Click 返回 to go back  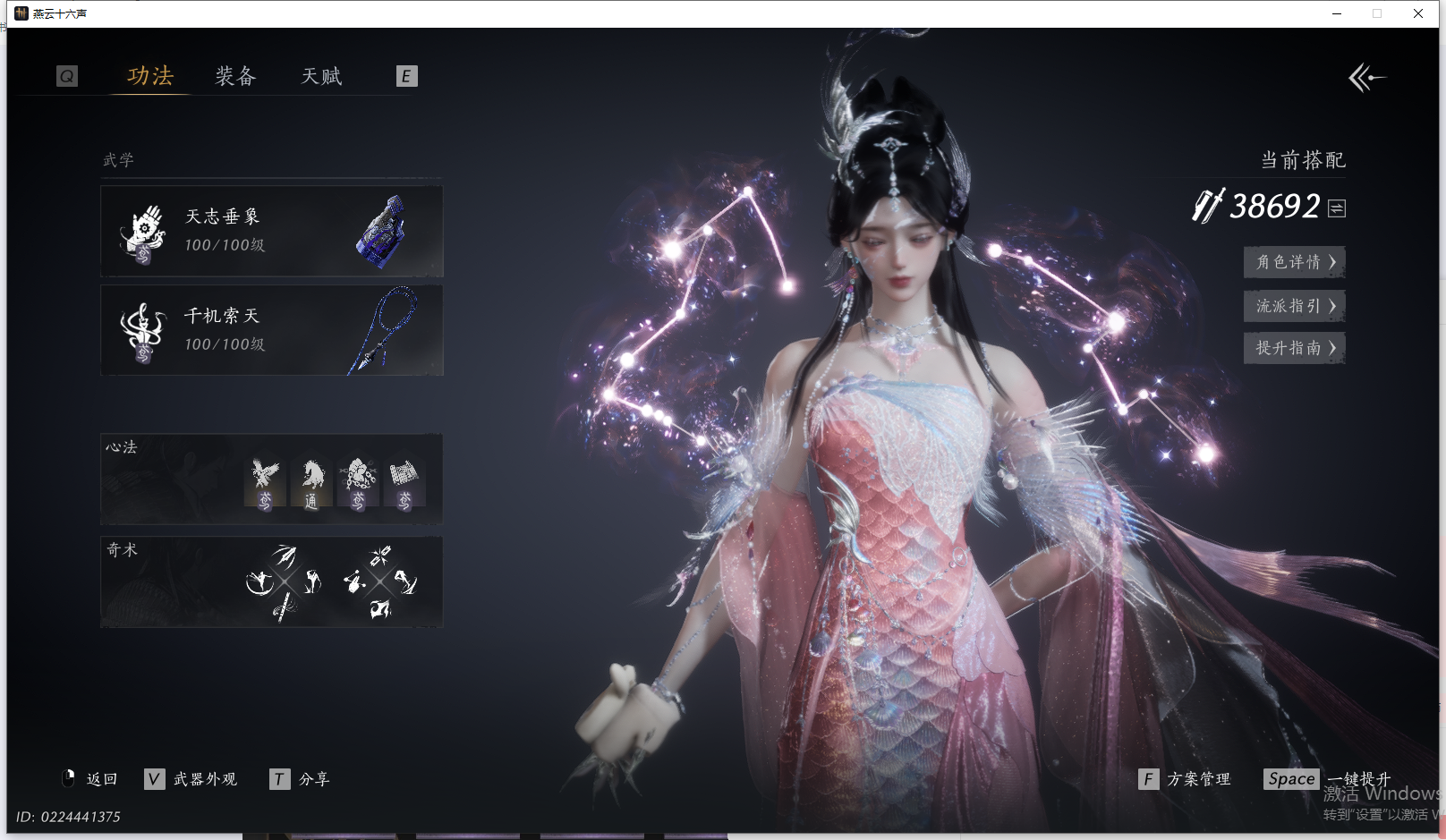[90, 779]
